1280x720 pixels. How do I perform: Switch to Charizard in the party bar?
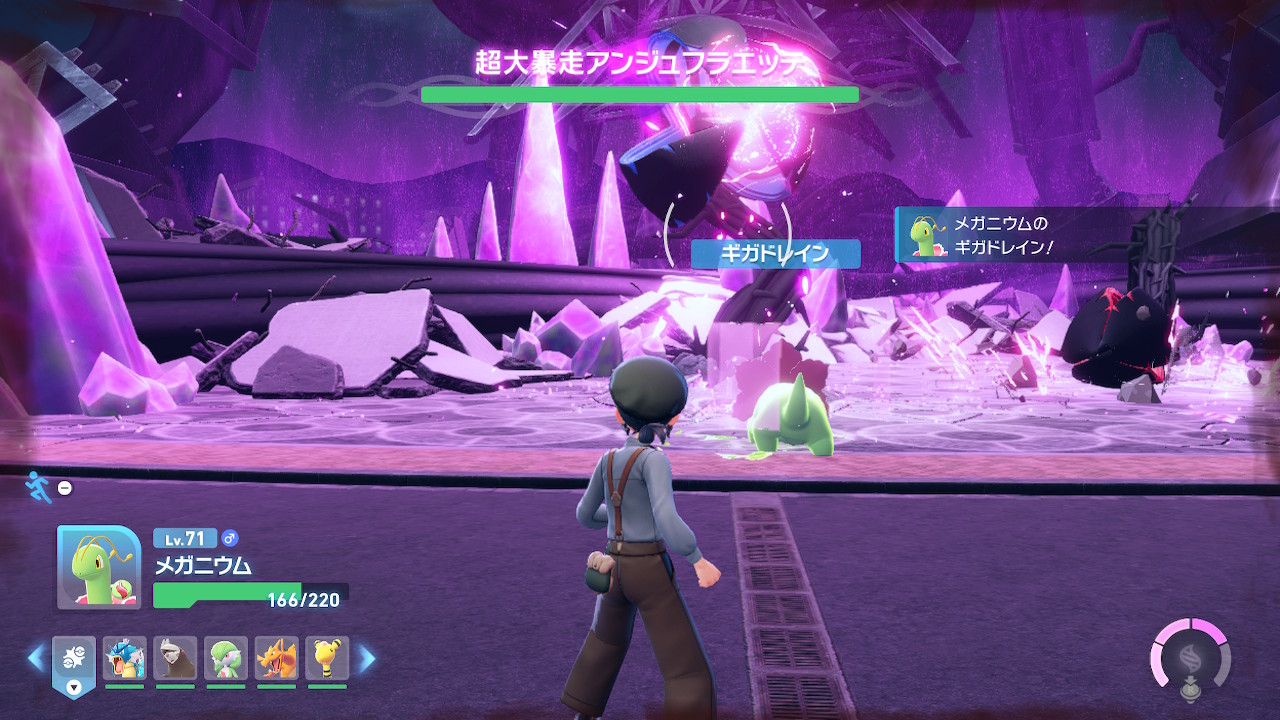(x=277, y=659)
